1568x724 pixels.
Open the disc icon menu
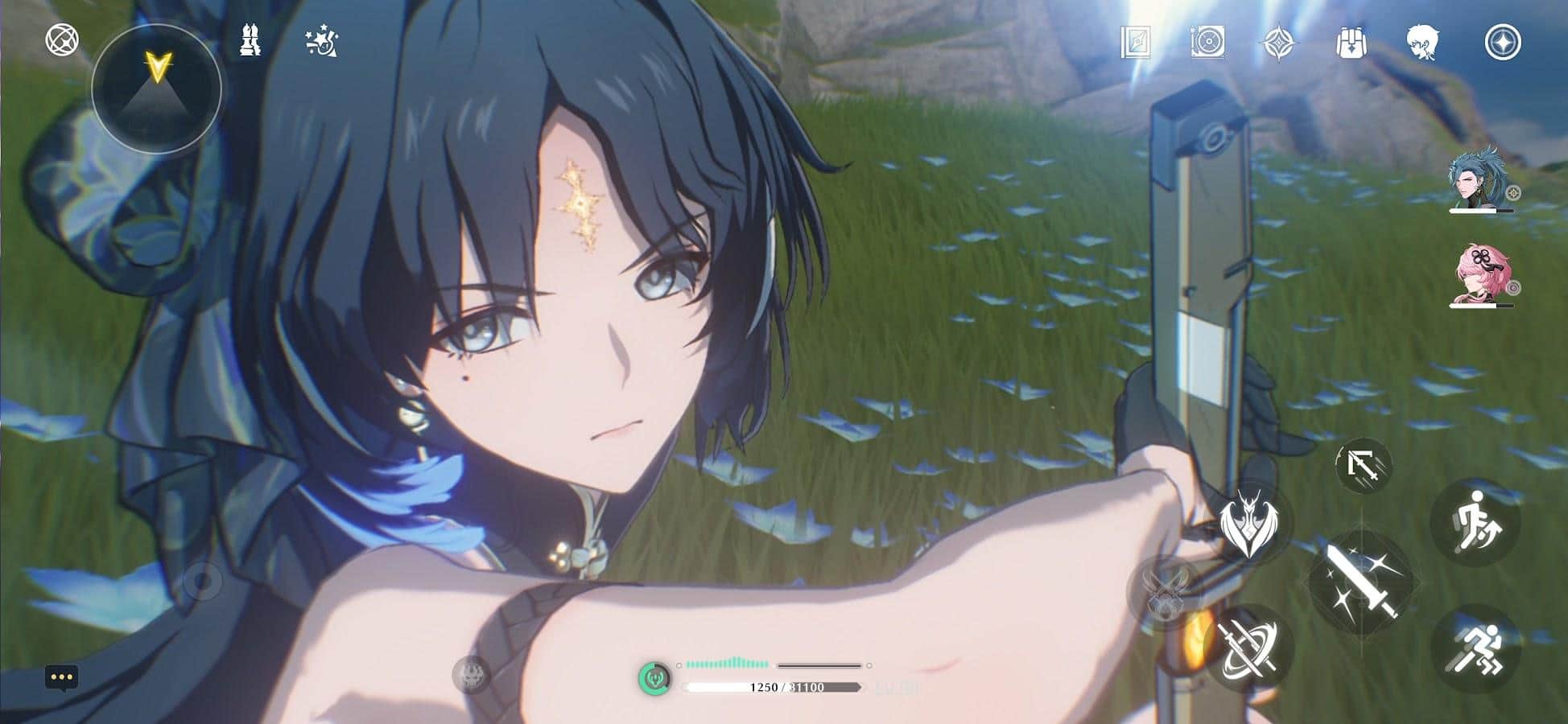point(1207,42)
